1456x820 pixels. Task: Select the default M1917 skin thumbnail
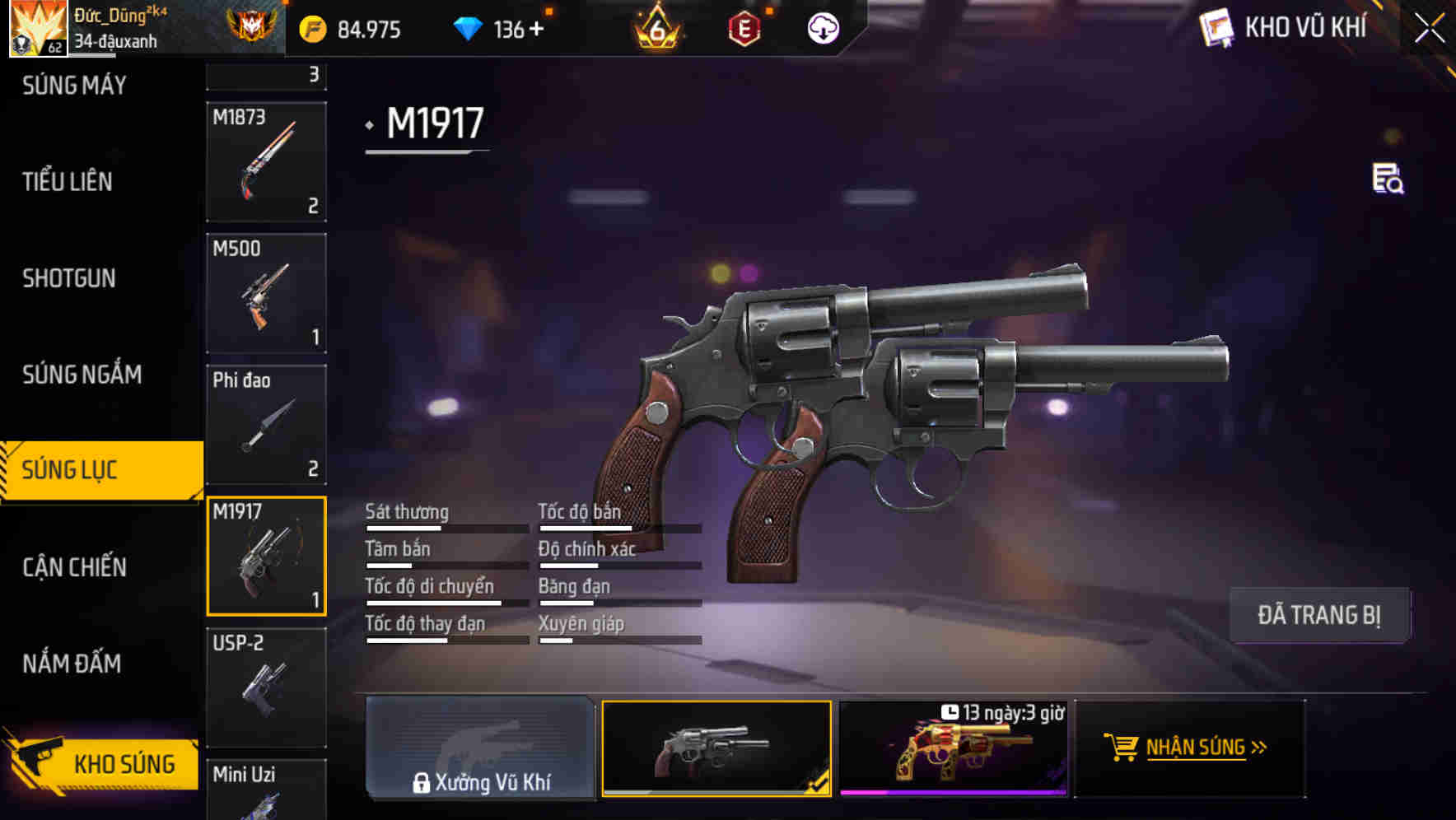click(716, 748)
